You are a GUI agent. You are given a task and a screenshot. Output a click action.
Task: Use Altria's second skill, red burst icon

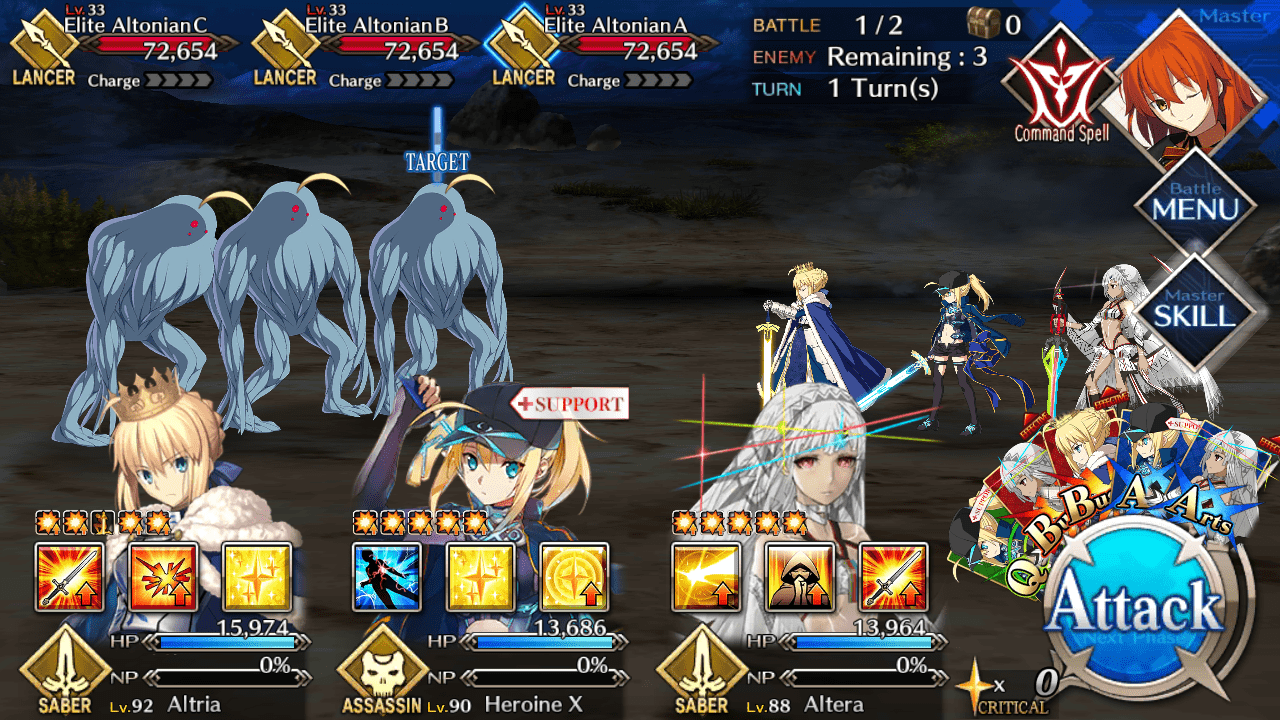coord(163,577)
